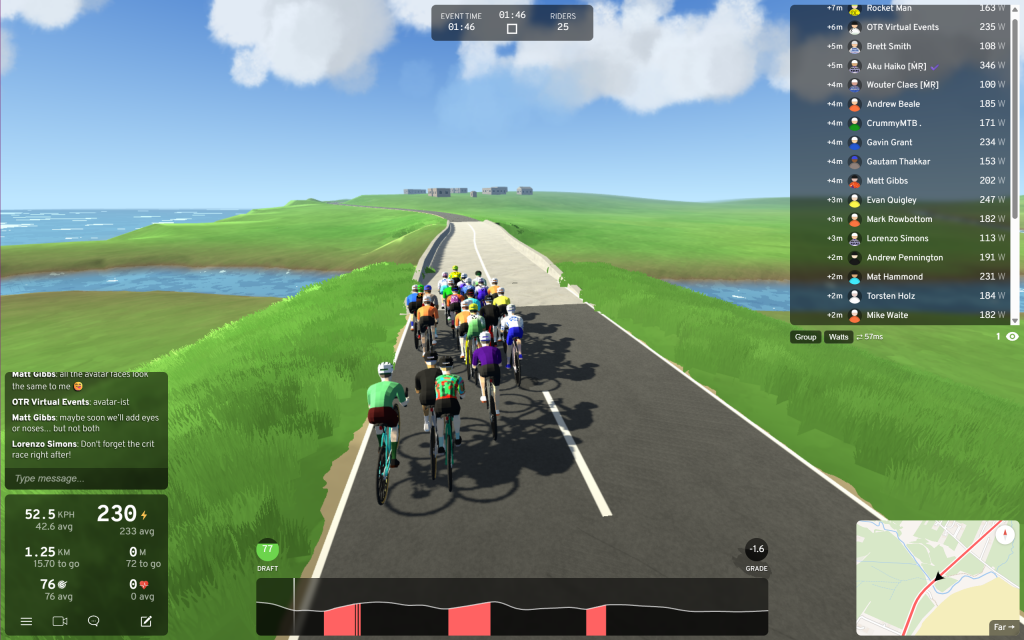Click the video camera icon
Viewport: 1024px width, 640px height.
coord(60,621)
